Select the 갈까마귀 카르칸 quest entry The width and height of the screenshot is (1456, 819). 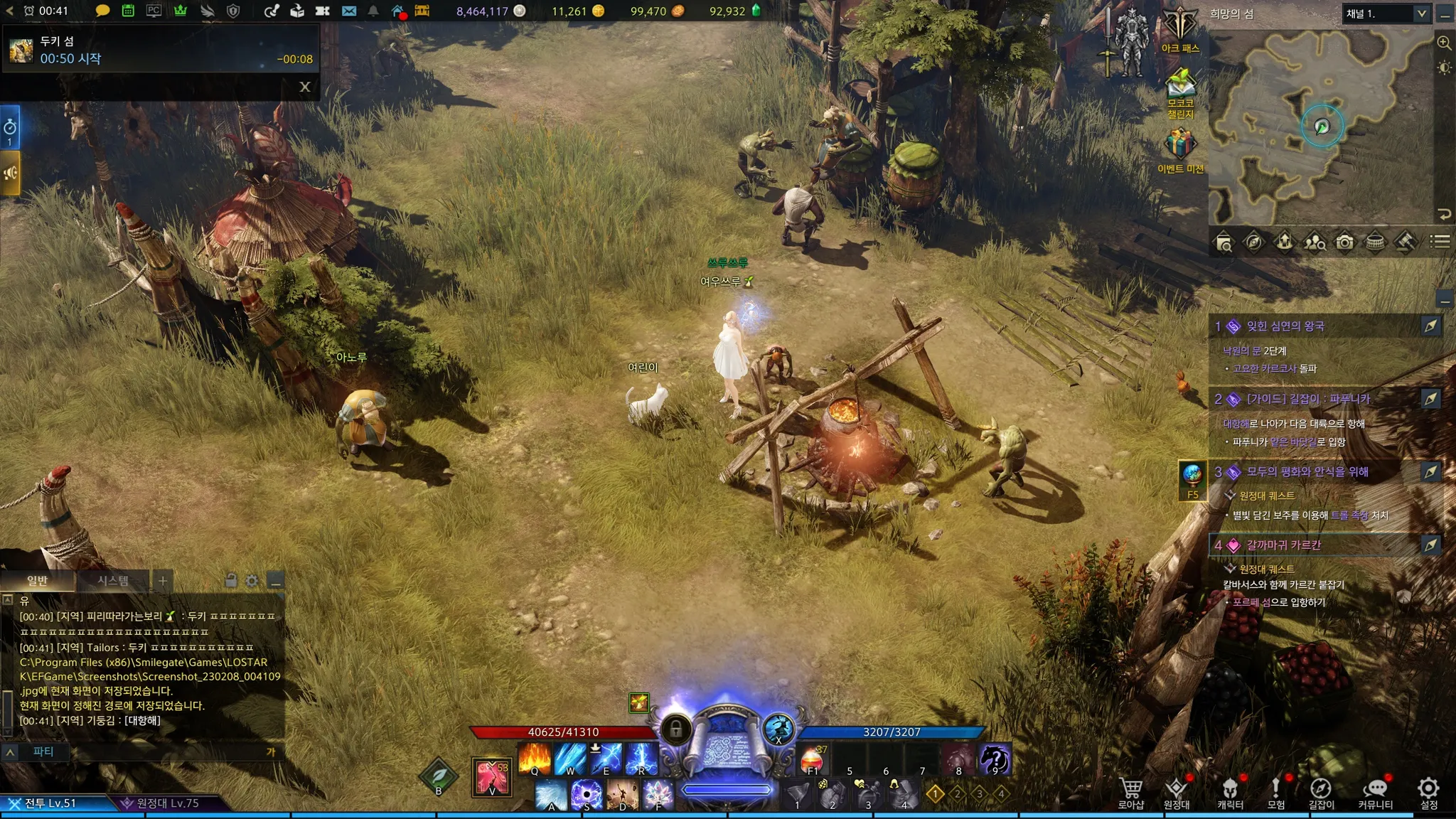[1283, 545]
